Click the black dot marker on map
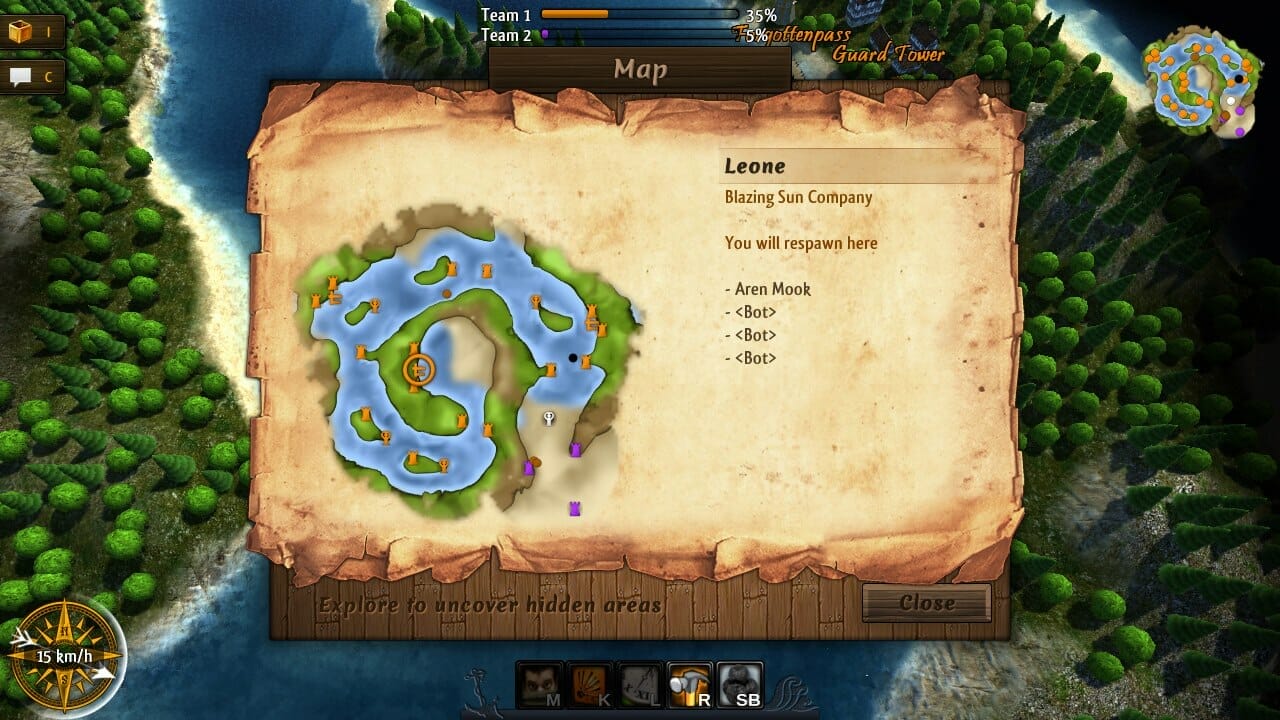The width and height of the screenshot is (1280, 720). 573,357
